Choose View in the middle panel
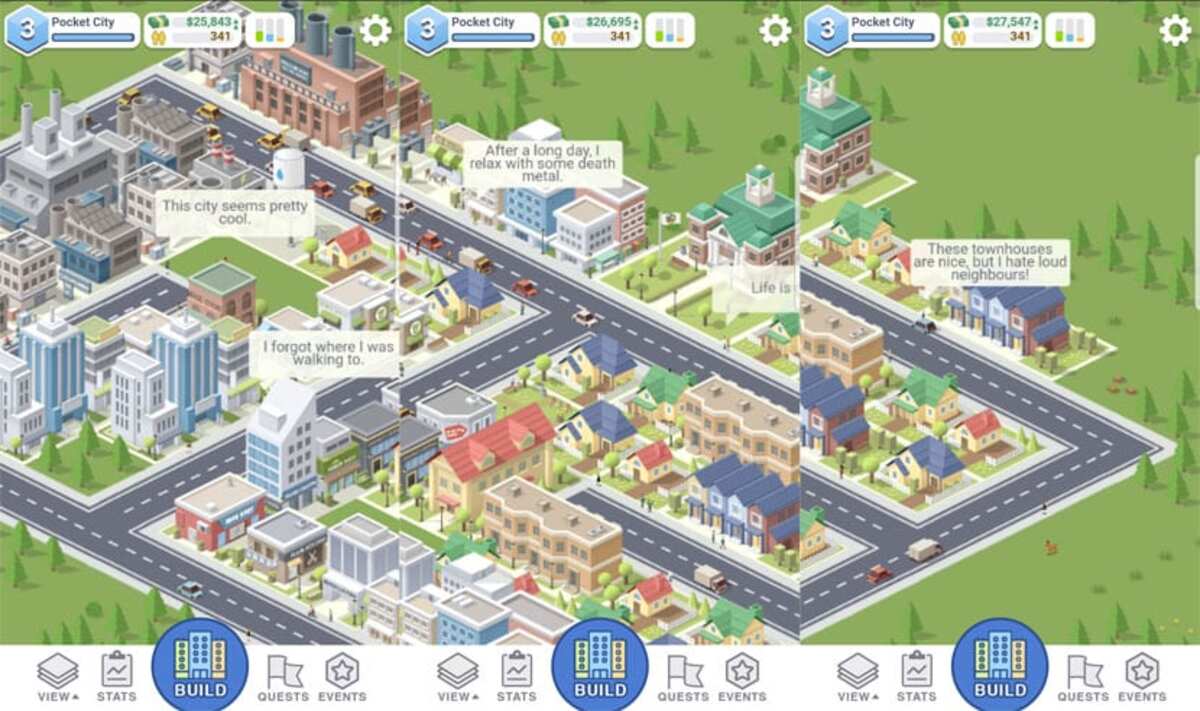The image size is (1200, 711). click(x=458, y=676)
